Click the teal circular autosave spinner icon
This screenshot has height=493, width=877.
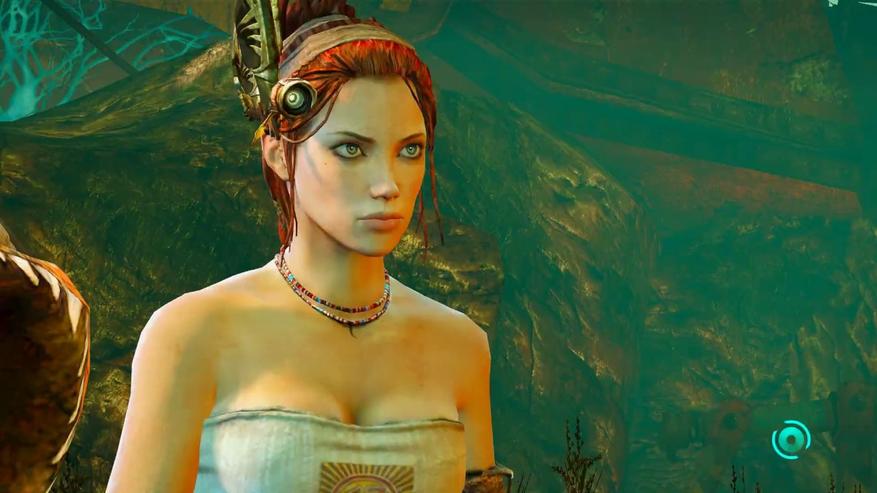(x=791, y=438)
